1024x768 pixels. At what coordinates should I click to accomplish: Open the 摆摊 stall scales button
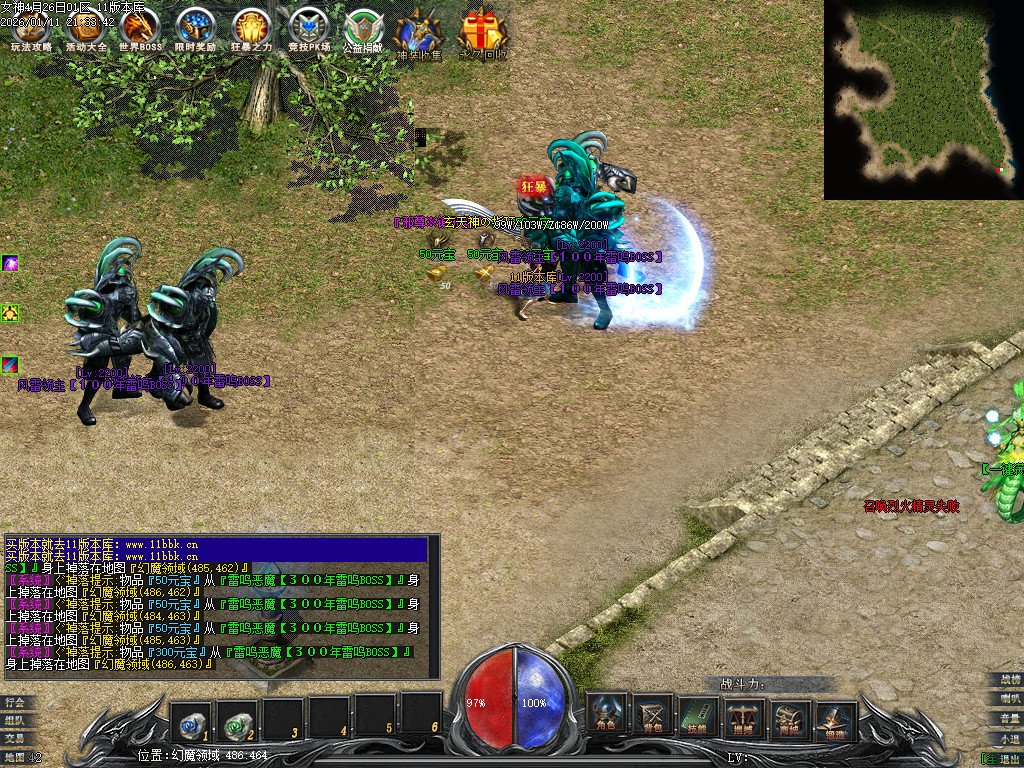[x=745, y=715]
